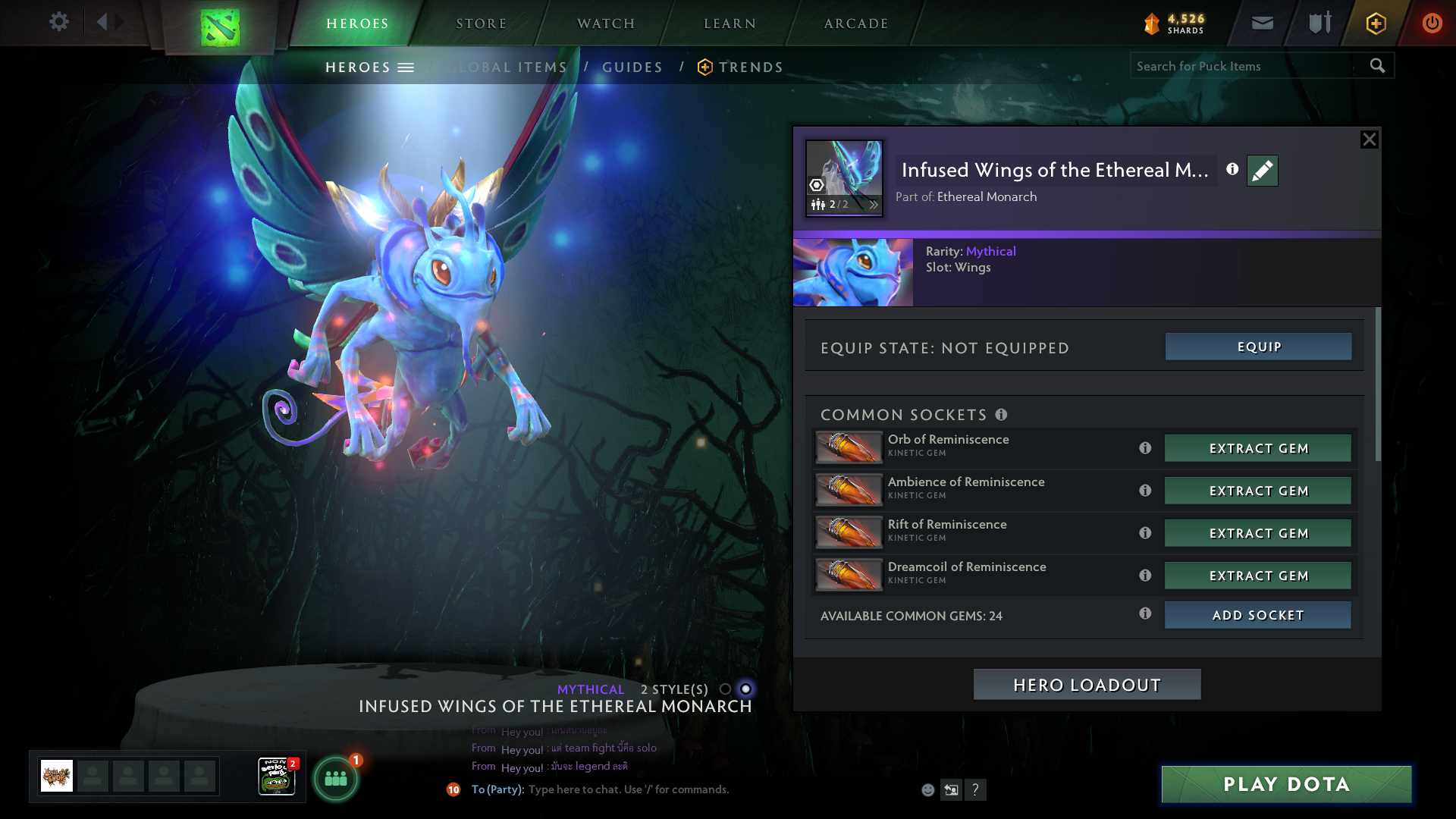Open the settings gear menu
1456x819 pixels.
pyautogui.click(x=58, y=22)
